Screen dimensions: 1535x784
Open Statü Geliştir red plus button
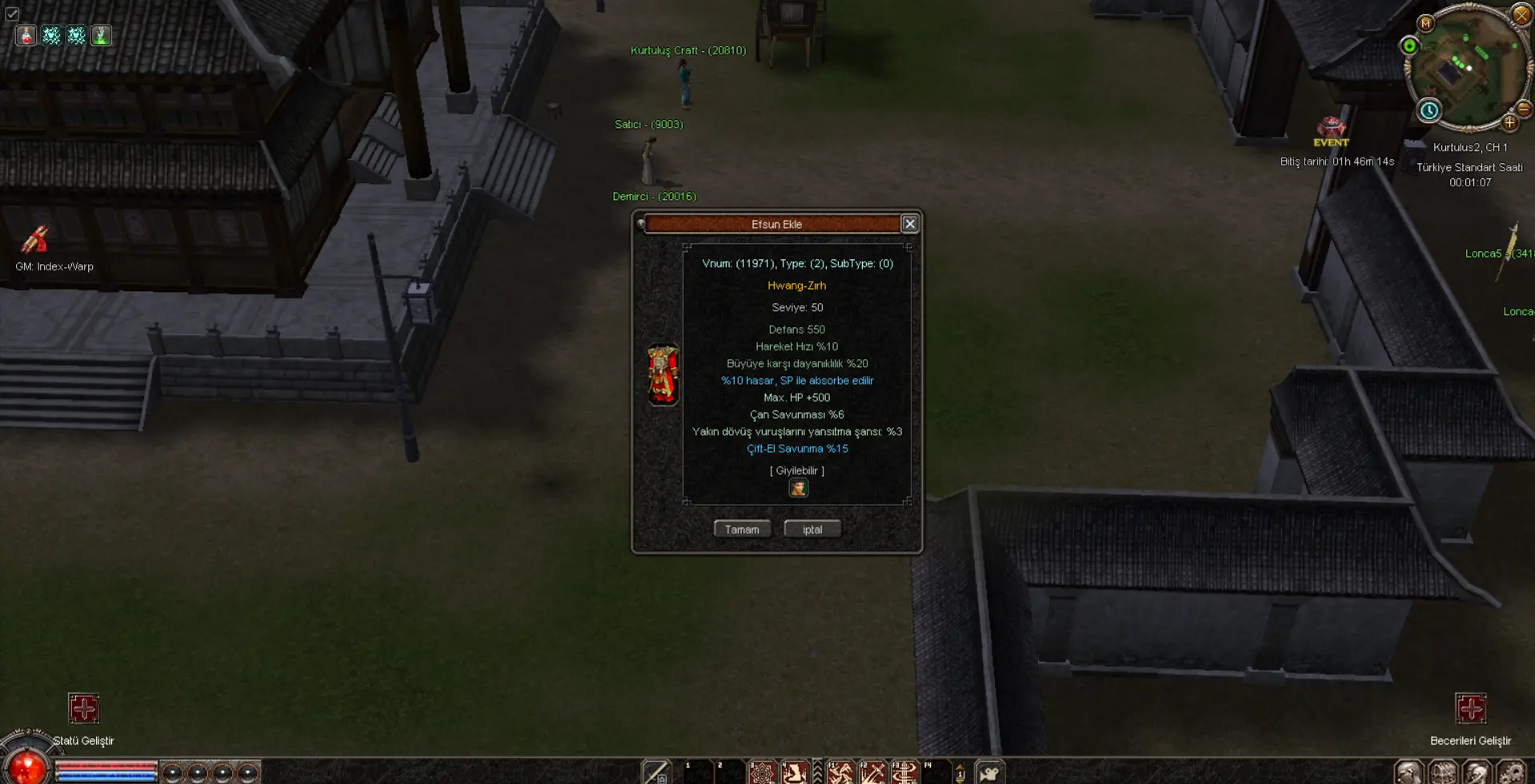point(83,708)
